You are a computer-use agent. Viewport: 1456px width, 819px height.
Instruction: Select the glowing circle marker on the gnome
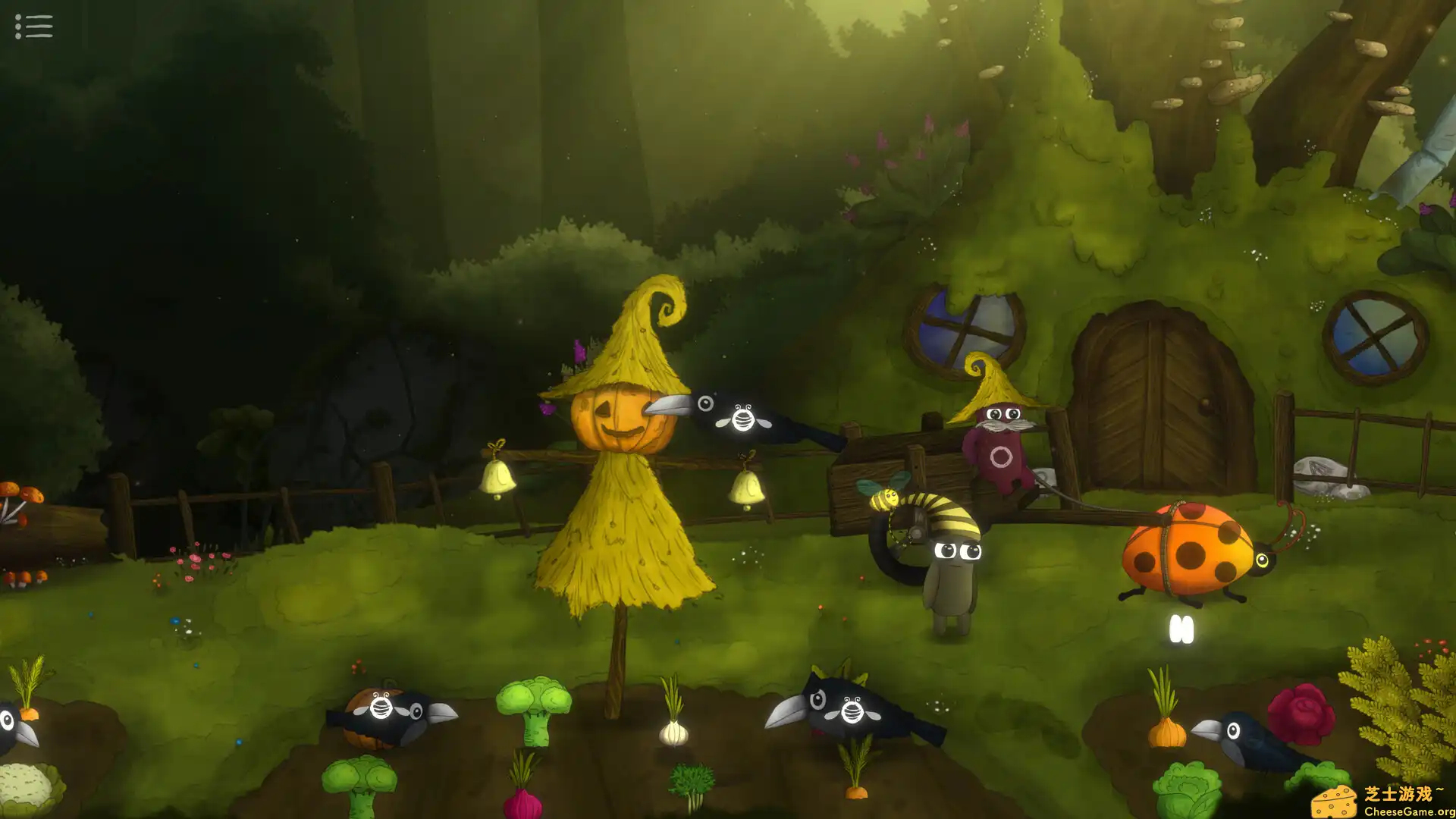1001,457
